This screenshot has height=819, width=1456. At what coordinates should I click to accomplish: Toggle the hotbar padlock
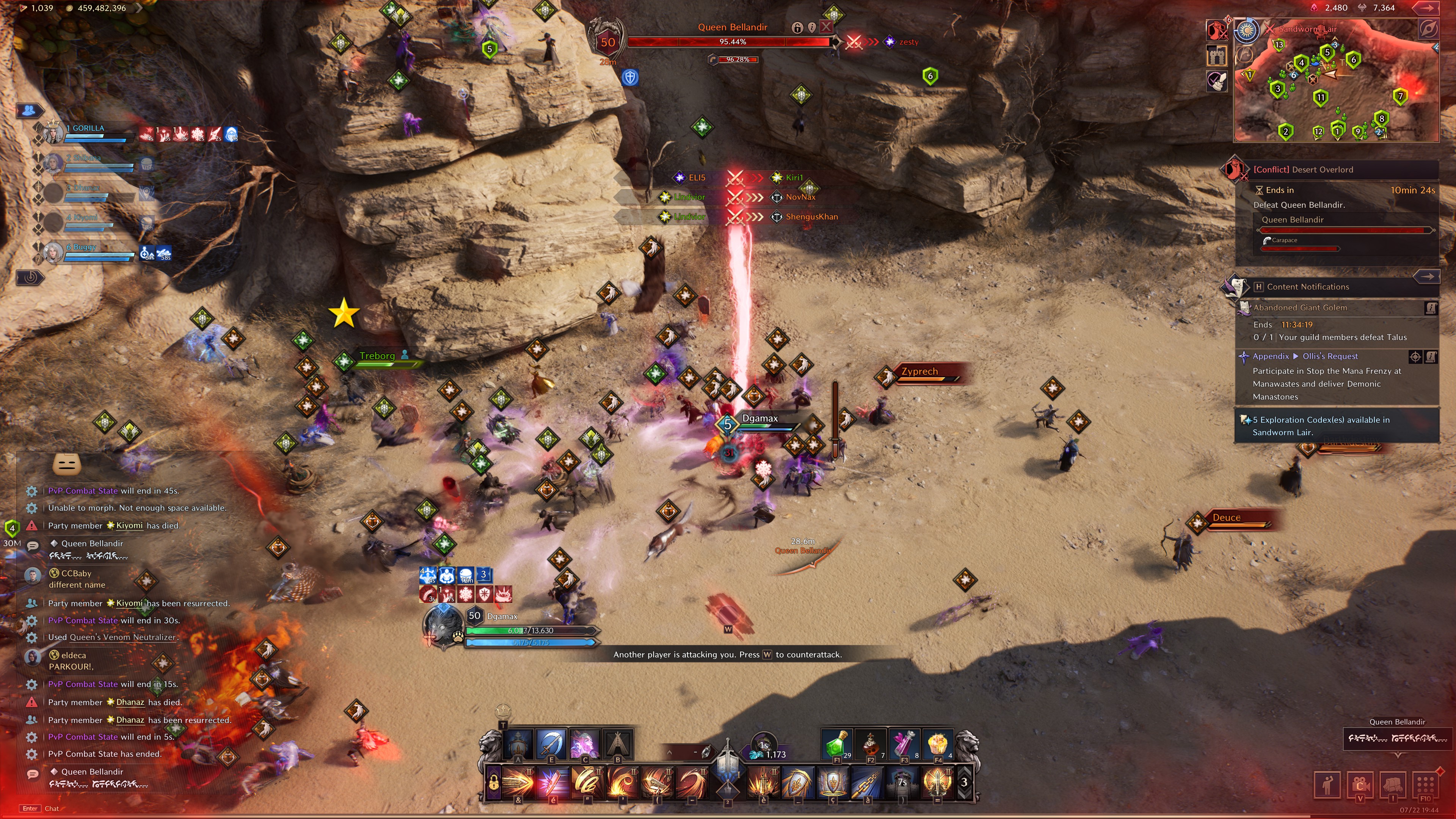click(x=493, y=783)
